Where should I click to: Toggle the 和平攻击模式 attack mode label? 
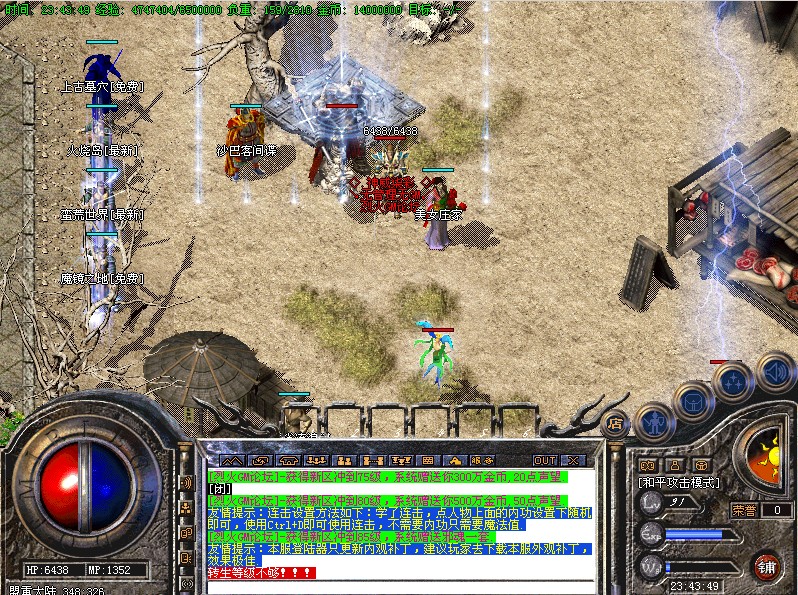coord(678,483)
